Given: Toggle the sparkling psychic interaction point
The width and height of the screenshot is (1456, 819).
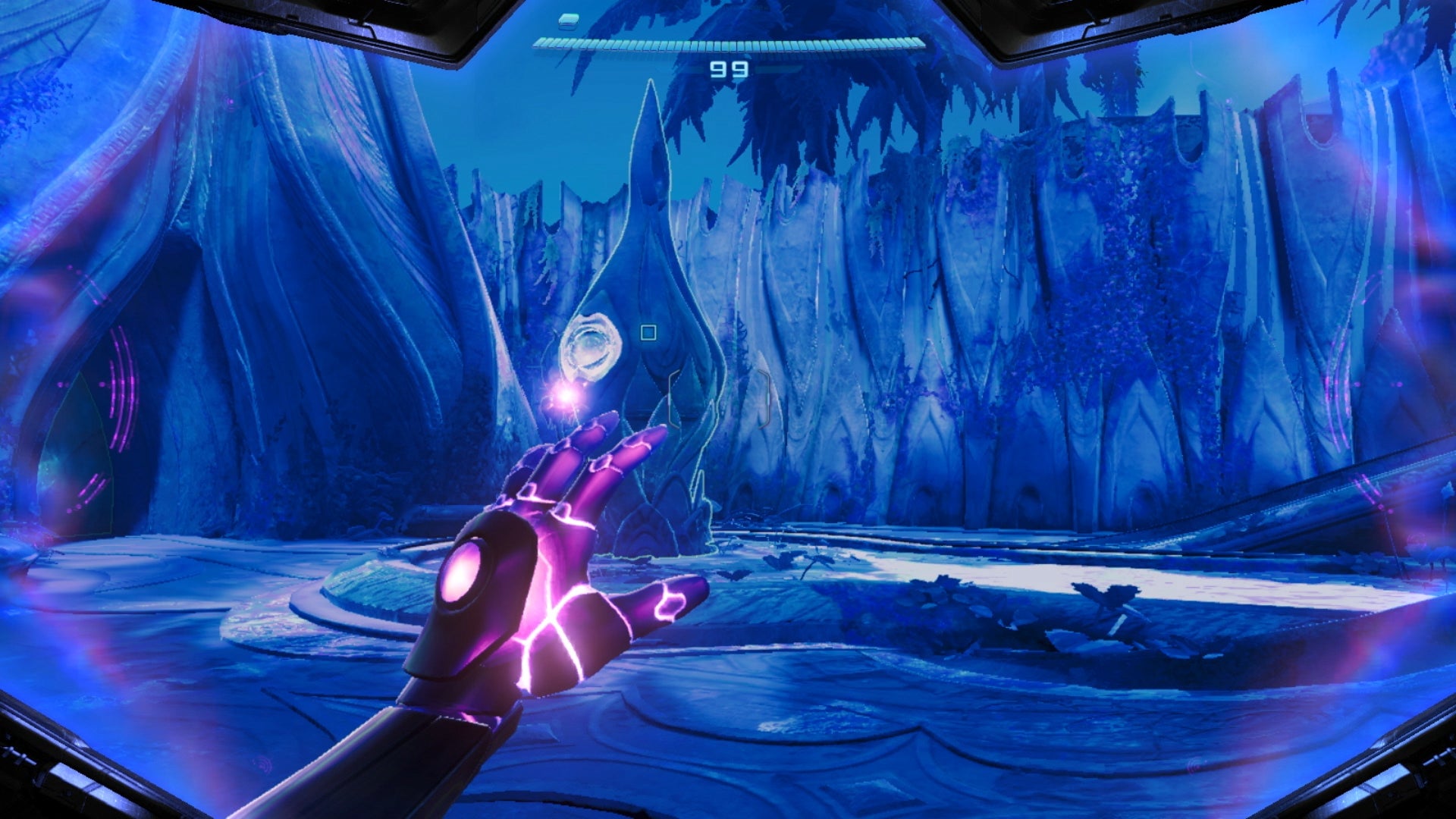Looking at the screenshot, I should pyautogui.click(x=567, y=396).
